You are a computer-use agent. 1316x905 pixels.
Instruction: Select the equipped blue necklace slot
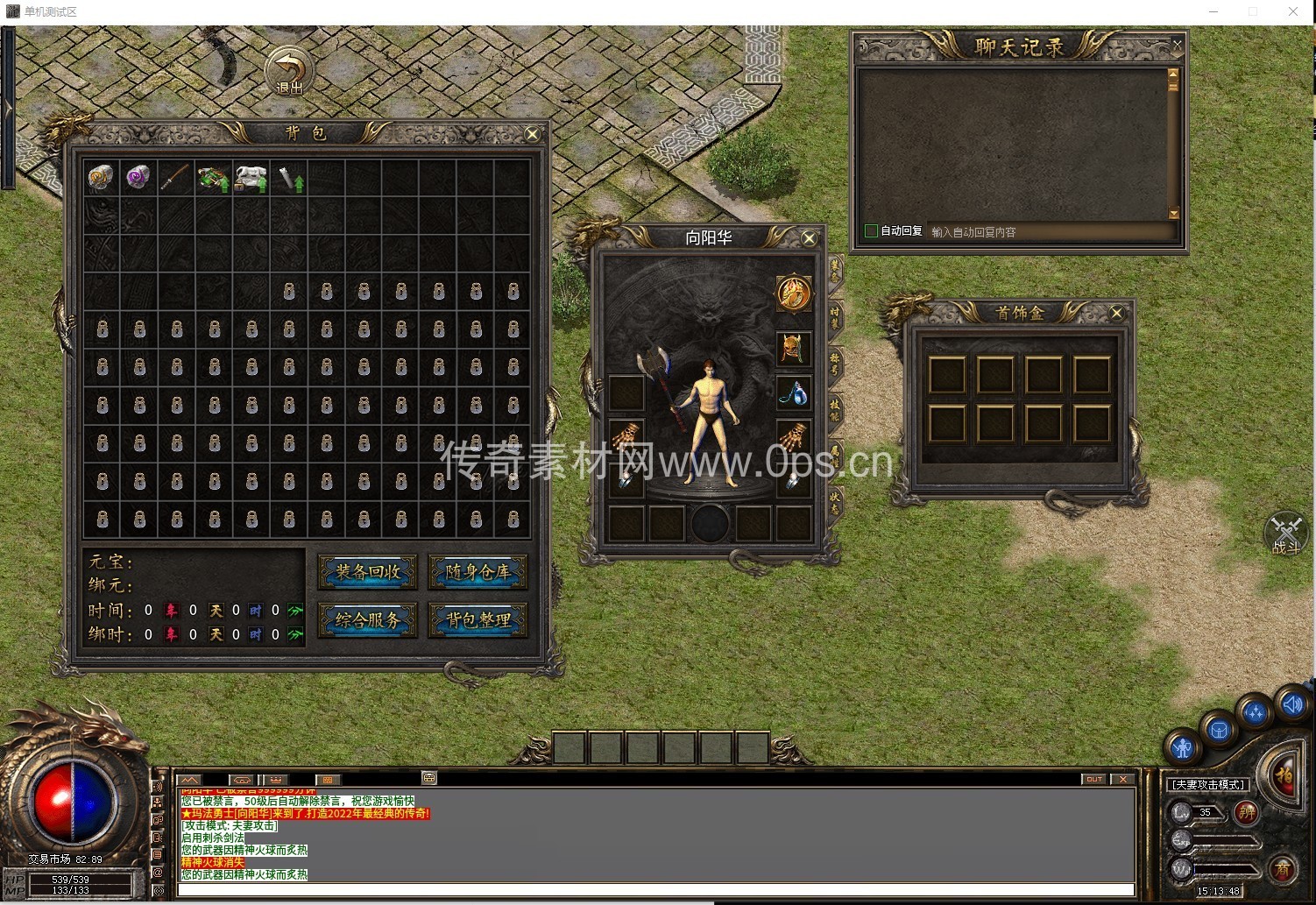794,393
